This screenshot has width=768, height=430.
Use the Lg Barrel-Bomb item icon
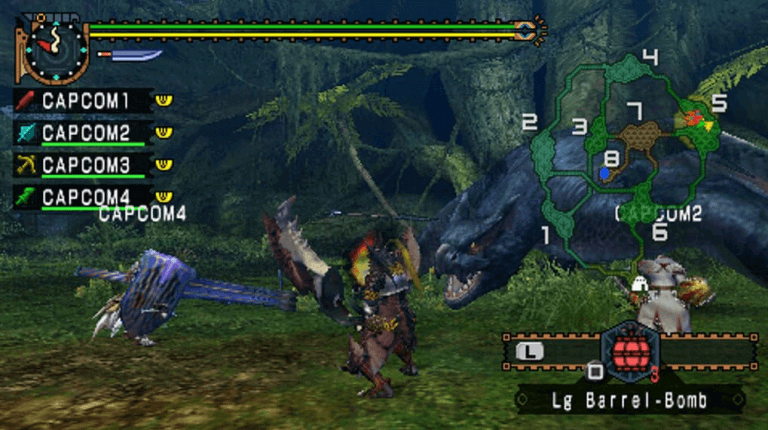pyautogui.click(x=630, y=352)
